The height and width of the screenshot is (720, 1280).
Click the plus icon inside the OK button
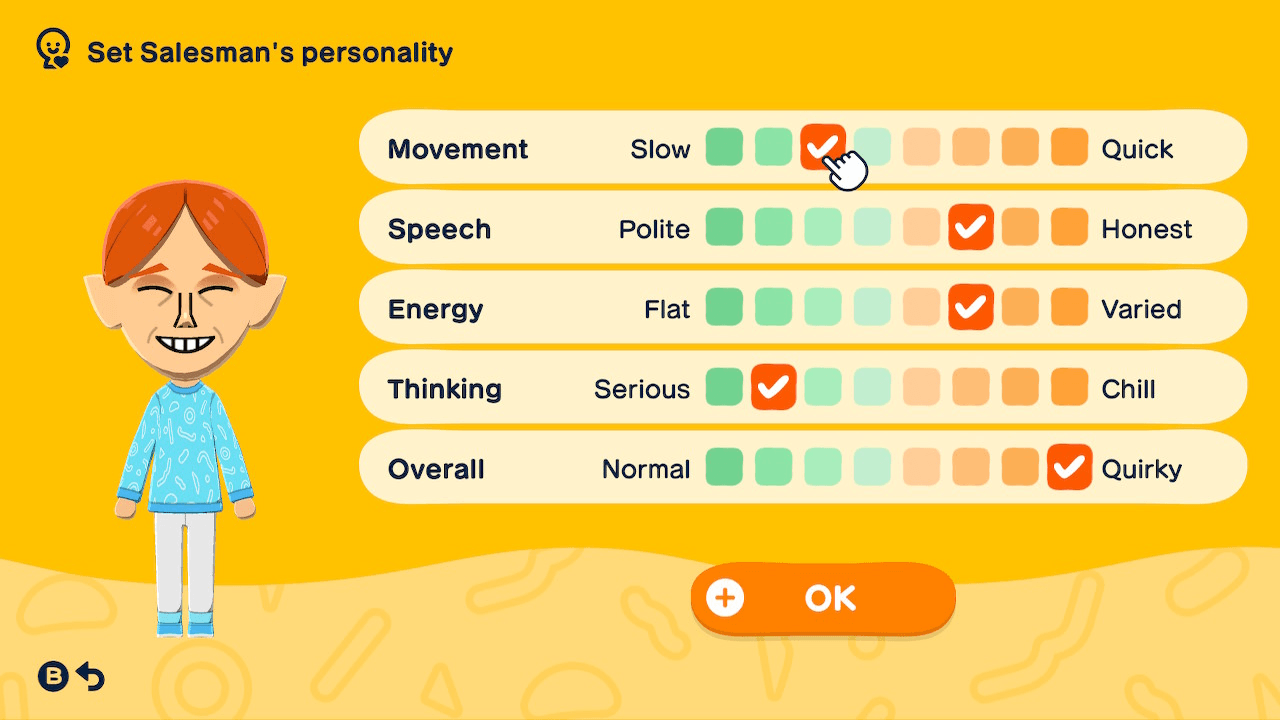click(x=724, y=598)
